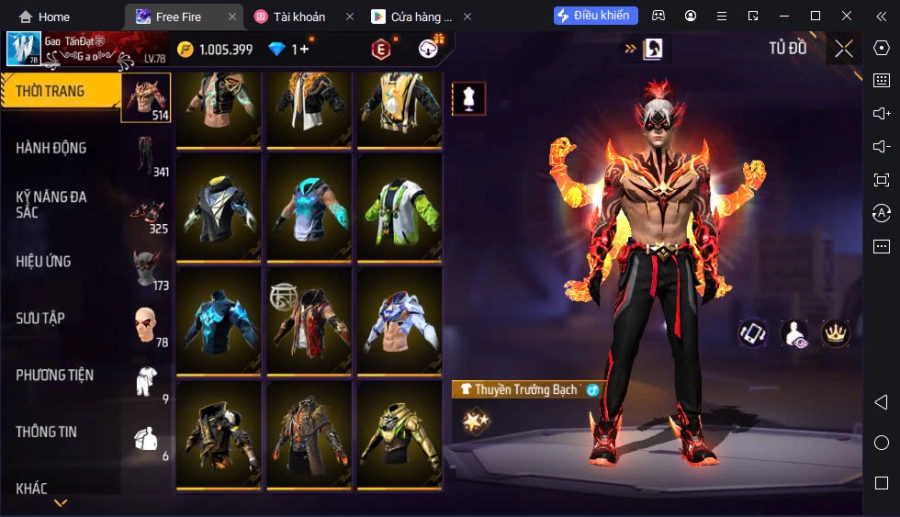The image size is (900, 517).
Task: Select the brown trench coat outfit
Action: [x=309, y=434]
